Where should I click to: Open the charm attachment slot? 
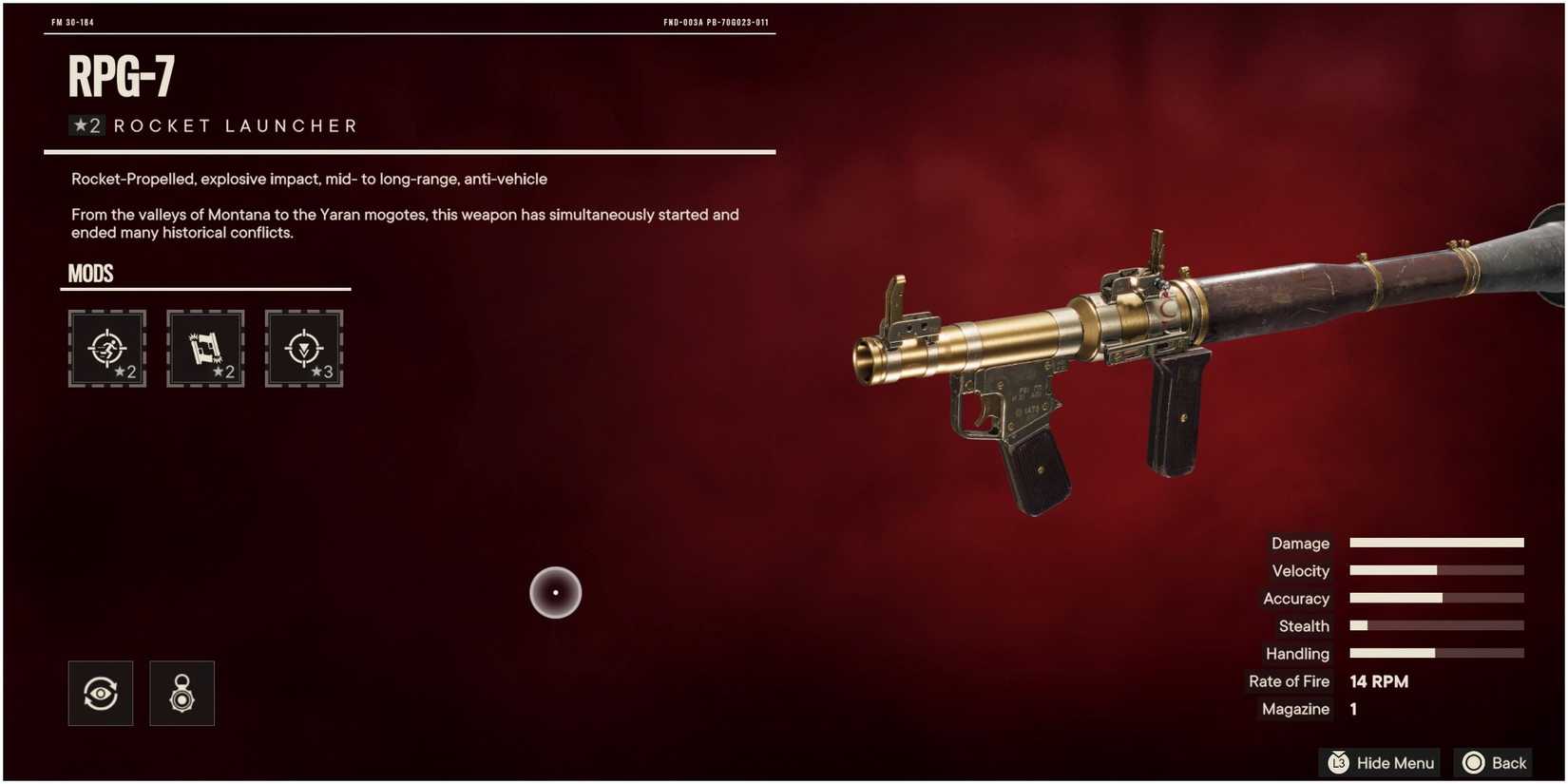pos(182,693)
